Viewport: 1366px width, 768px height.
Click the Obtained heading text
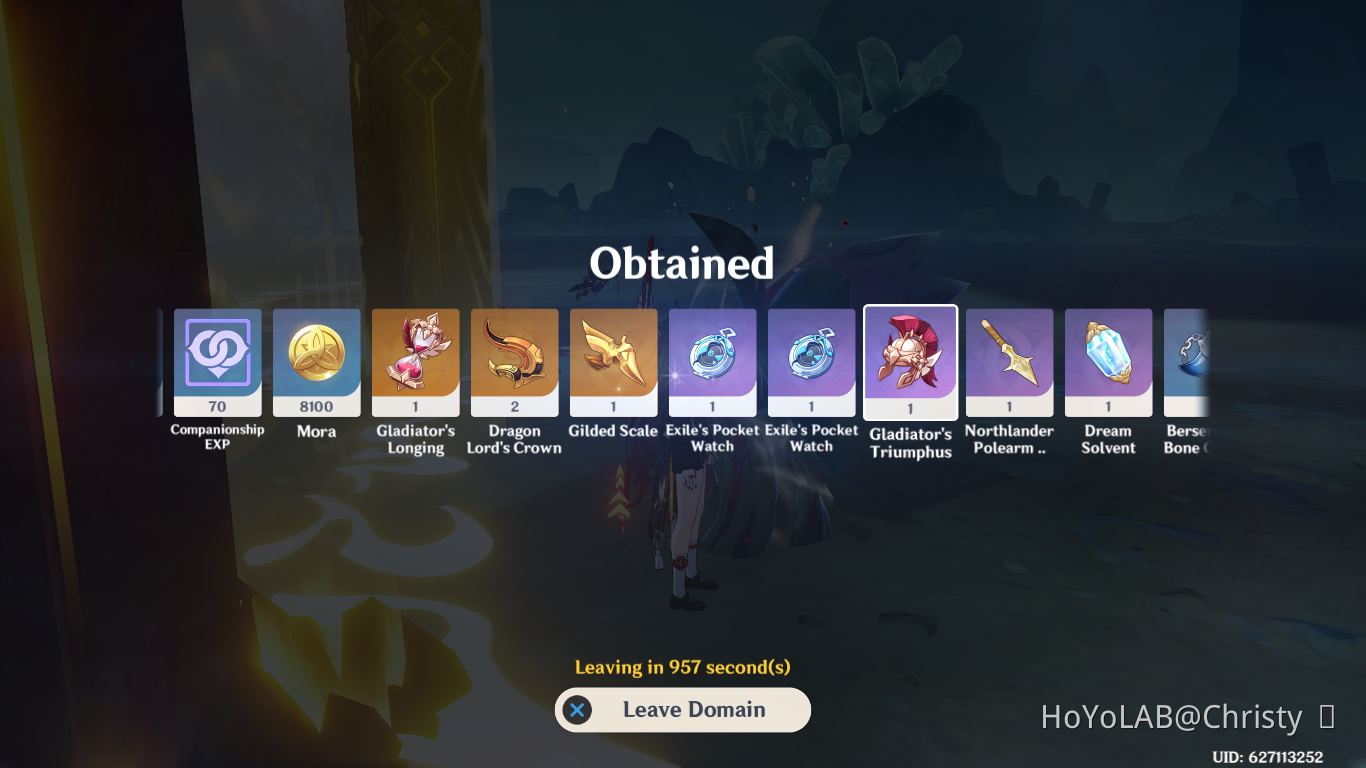tap(683, 263)
